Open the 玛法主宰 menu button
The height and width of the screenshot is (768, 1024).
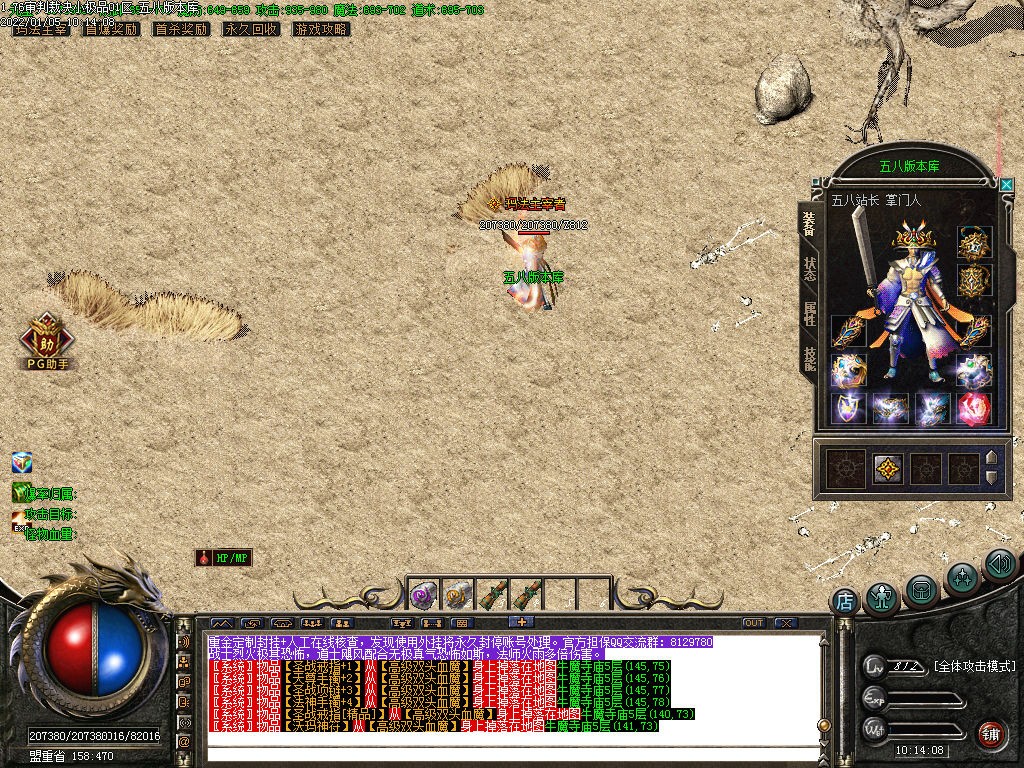coord(41,29)
